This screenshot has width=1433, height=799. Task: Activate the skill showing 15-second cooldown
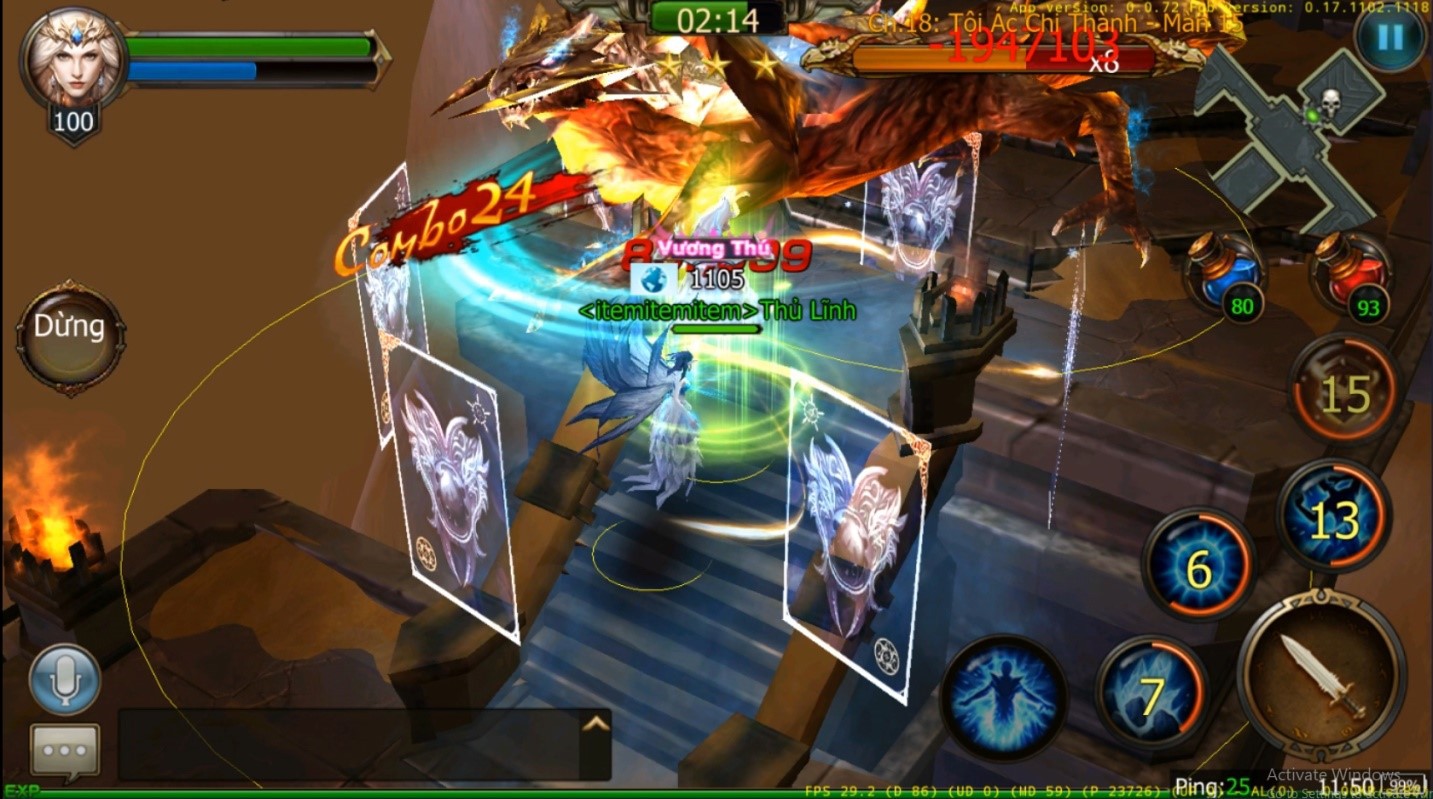click(1345, 388)
